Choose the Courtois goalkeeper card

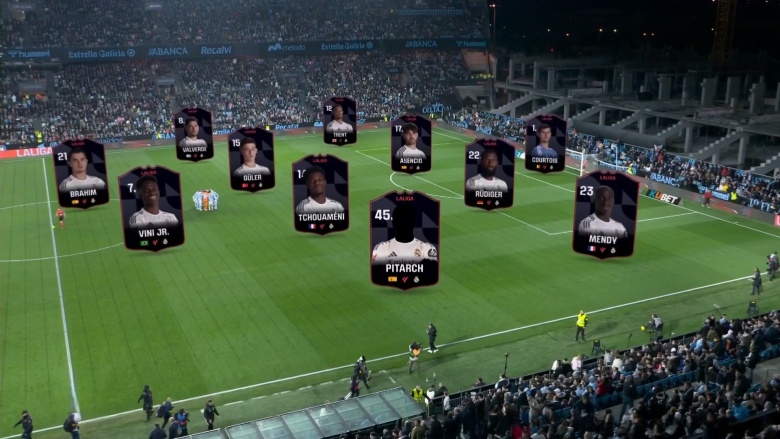click(x=545, y=143)
